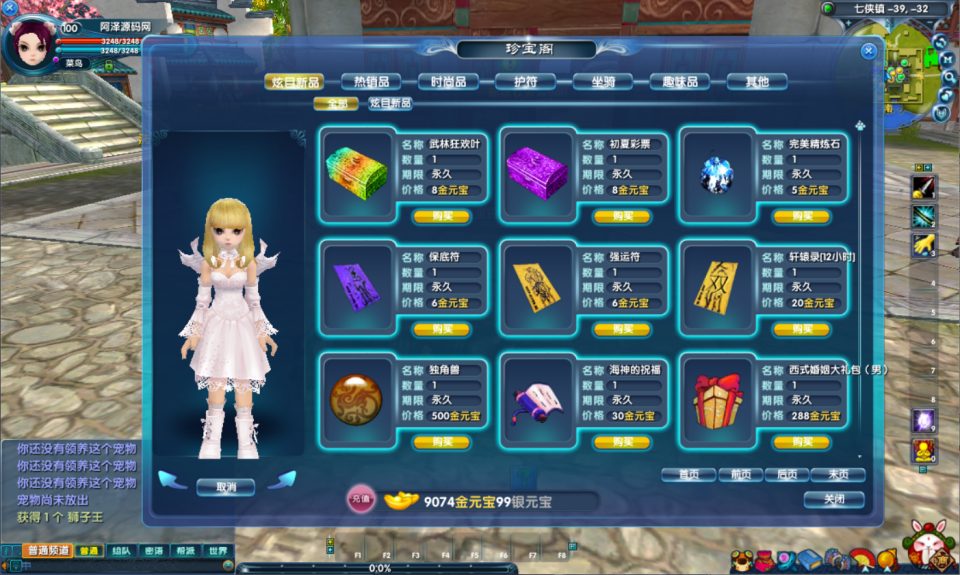The image size is (960, 575).
Task: Select the 护符 category tab
Action: pyautogui.click(x=526, y=82)
